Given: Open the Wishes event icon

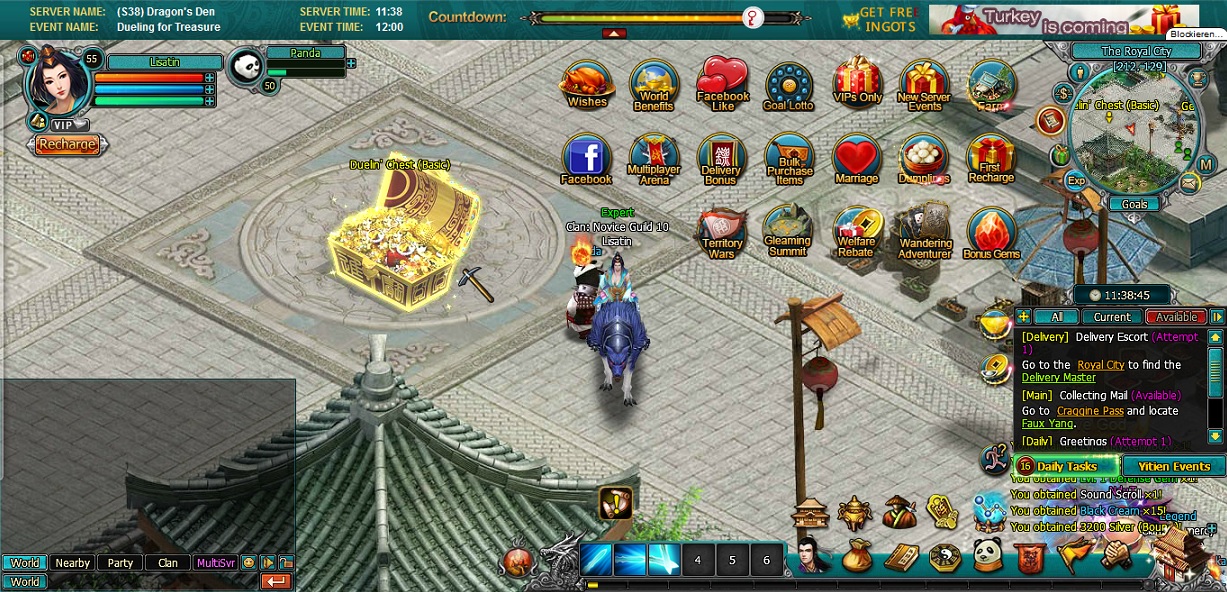Looking at the screenshot, I should [587, 84].
